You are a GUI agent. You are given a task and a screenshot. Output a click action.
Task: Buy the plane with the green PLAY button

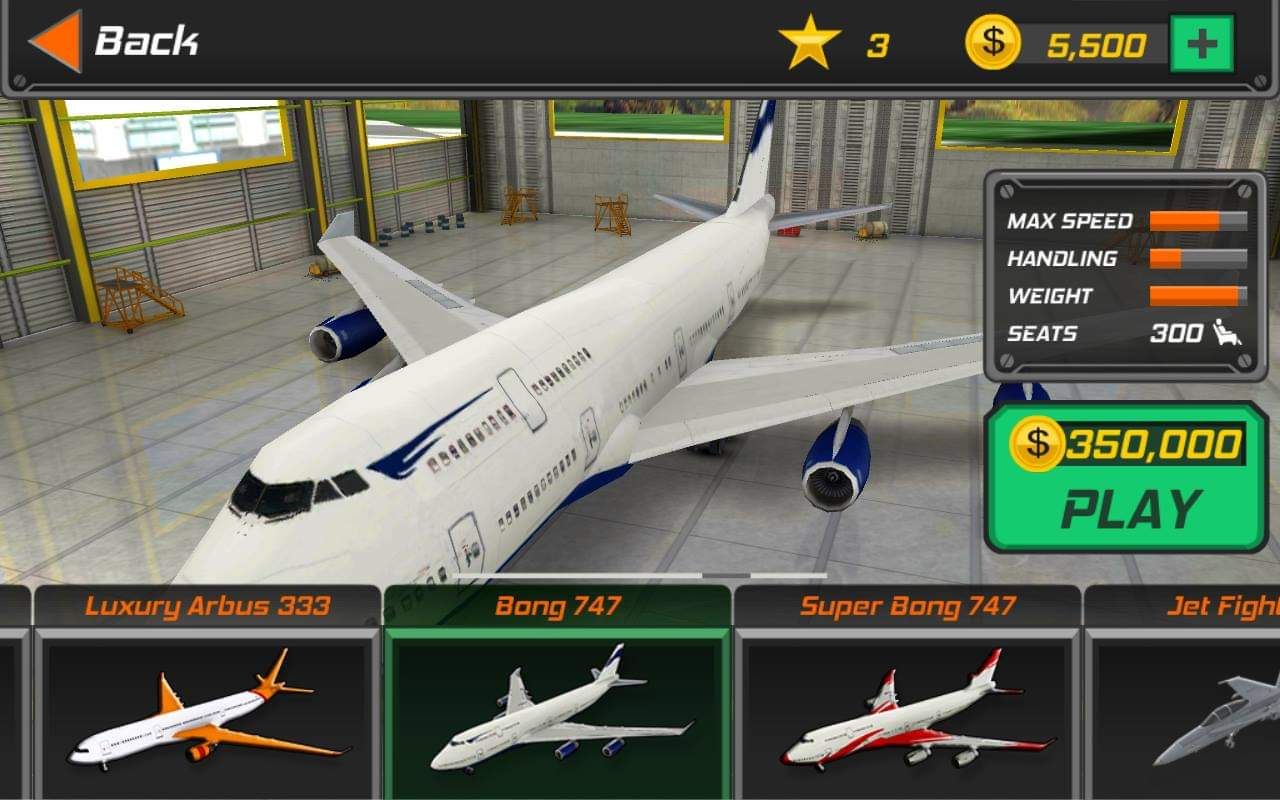[x=1127, y=478]
